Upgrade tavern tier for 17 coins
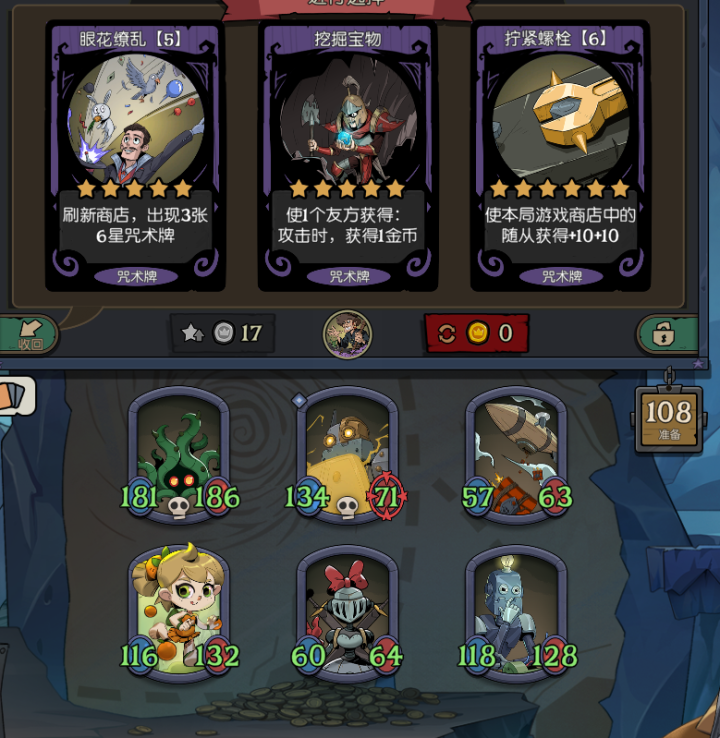This screenshot has height=738, width=720. [222, 333]
